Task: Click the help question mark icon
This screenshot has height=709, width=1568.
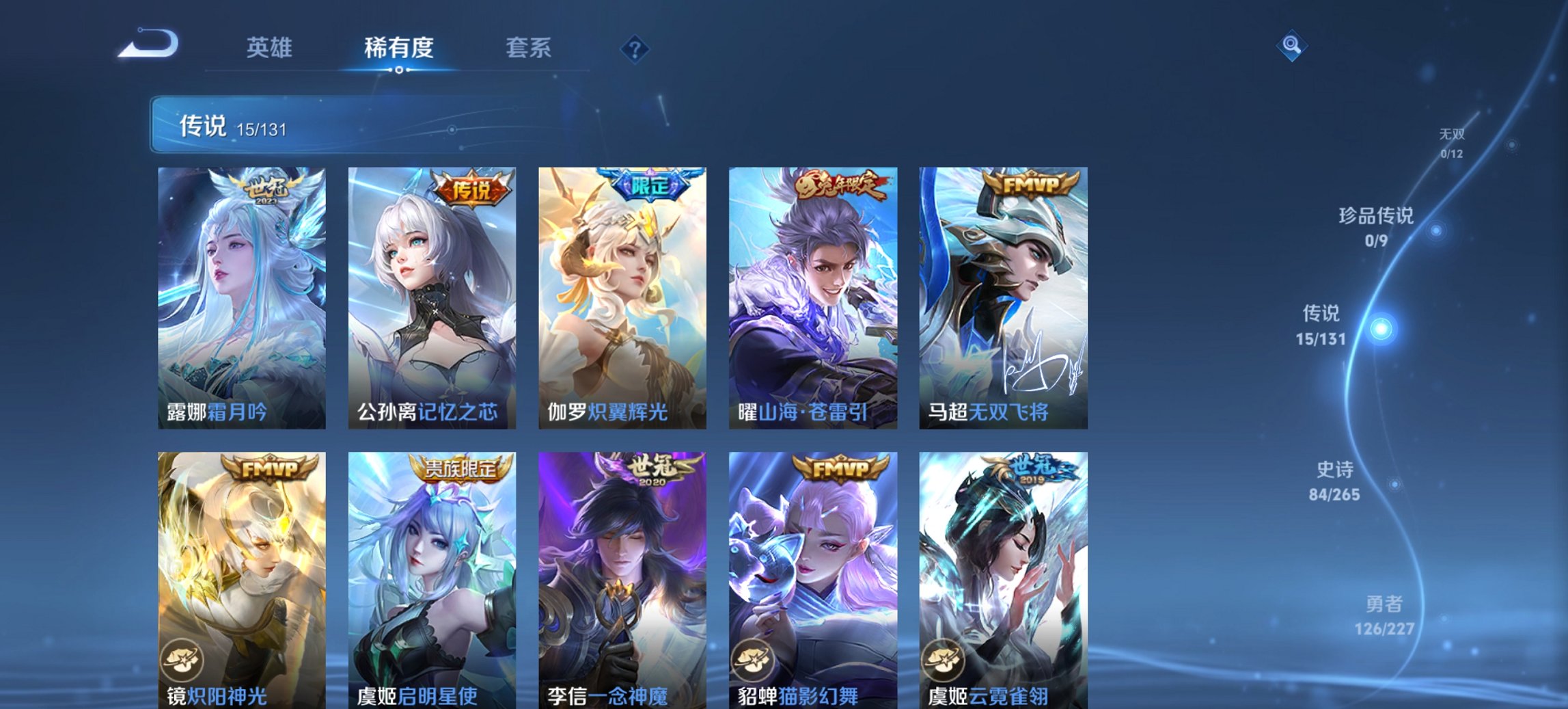Action: [x=635, y=49]
